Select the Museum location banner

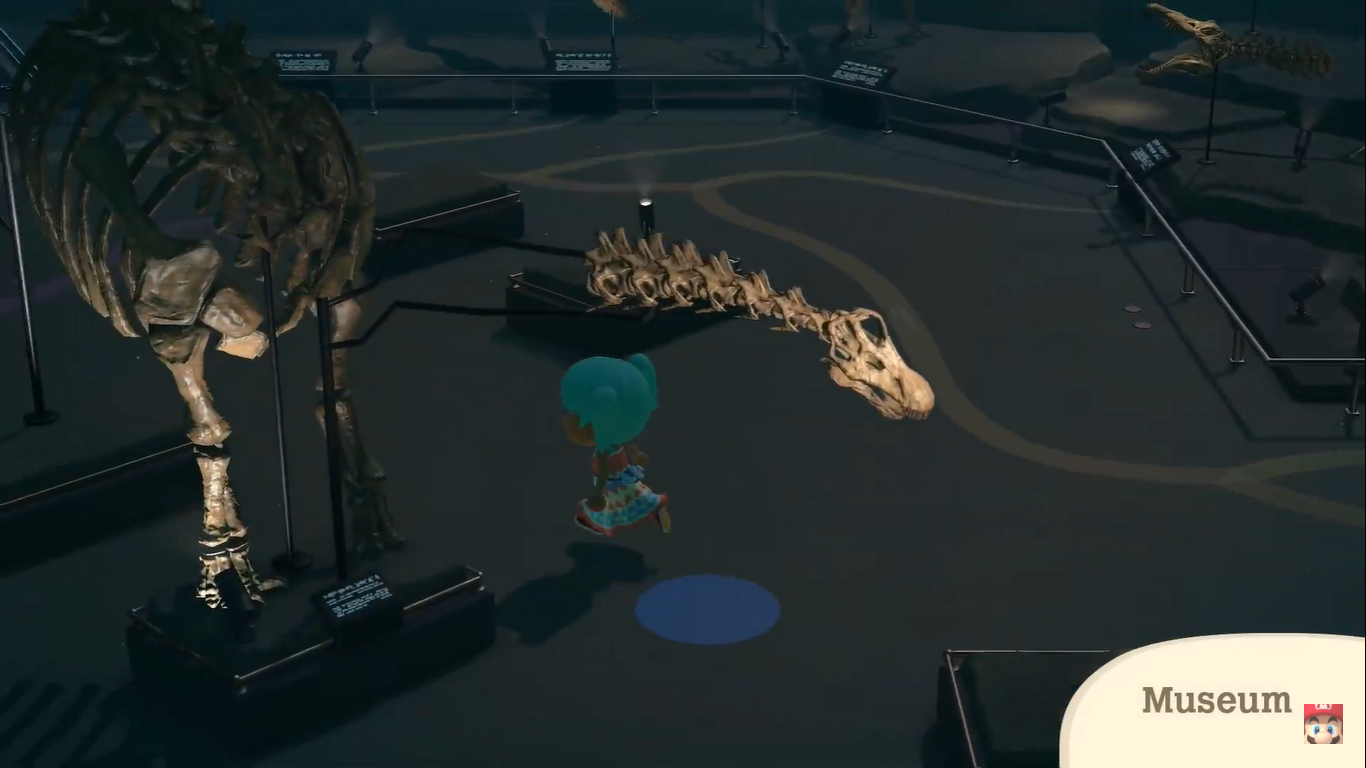pos(1214,701)
